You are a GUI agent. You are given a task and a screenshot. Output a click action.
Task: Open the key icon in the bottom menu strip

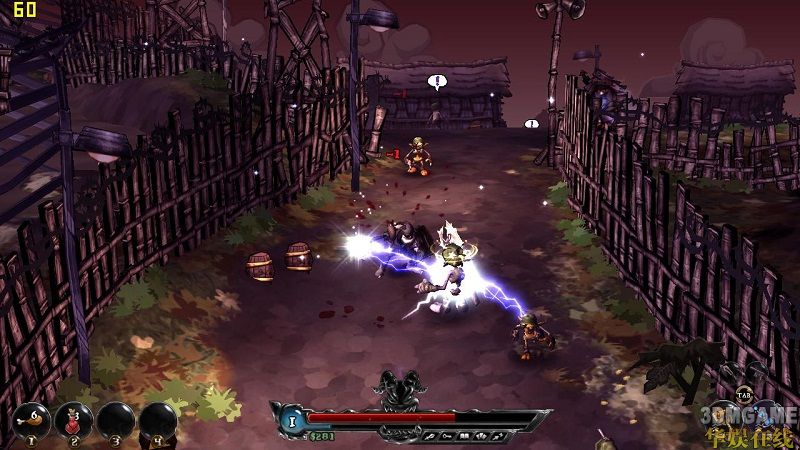(446, 436)
